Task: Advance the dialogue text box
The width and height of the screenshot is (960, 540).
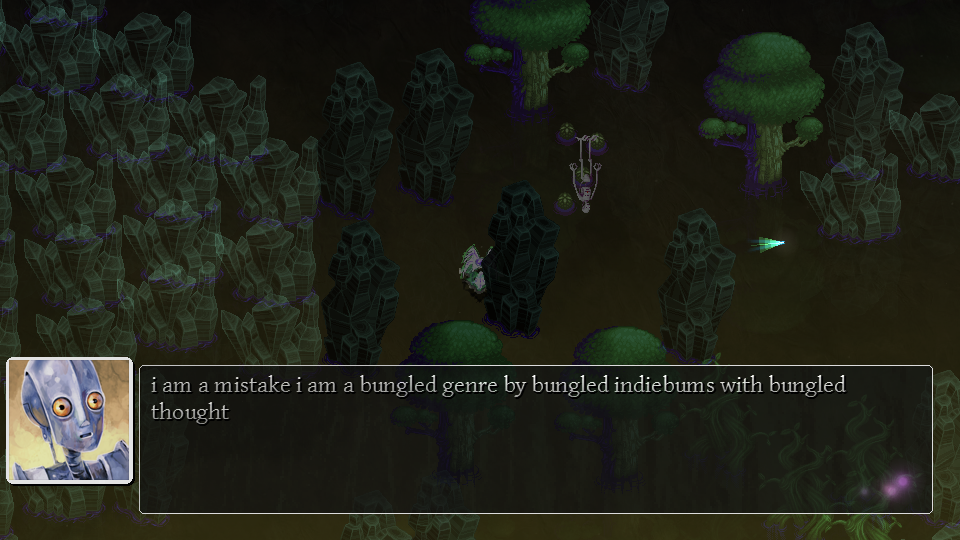Action: coord(535,440)
